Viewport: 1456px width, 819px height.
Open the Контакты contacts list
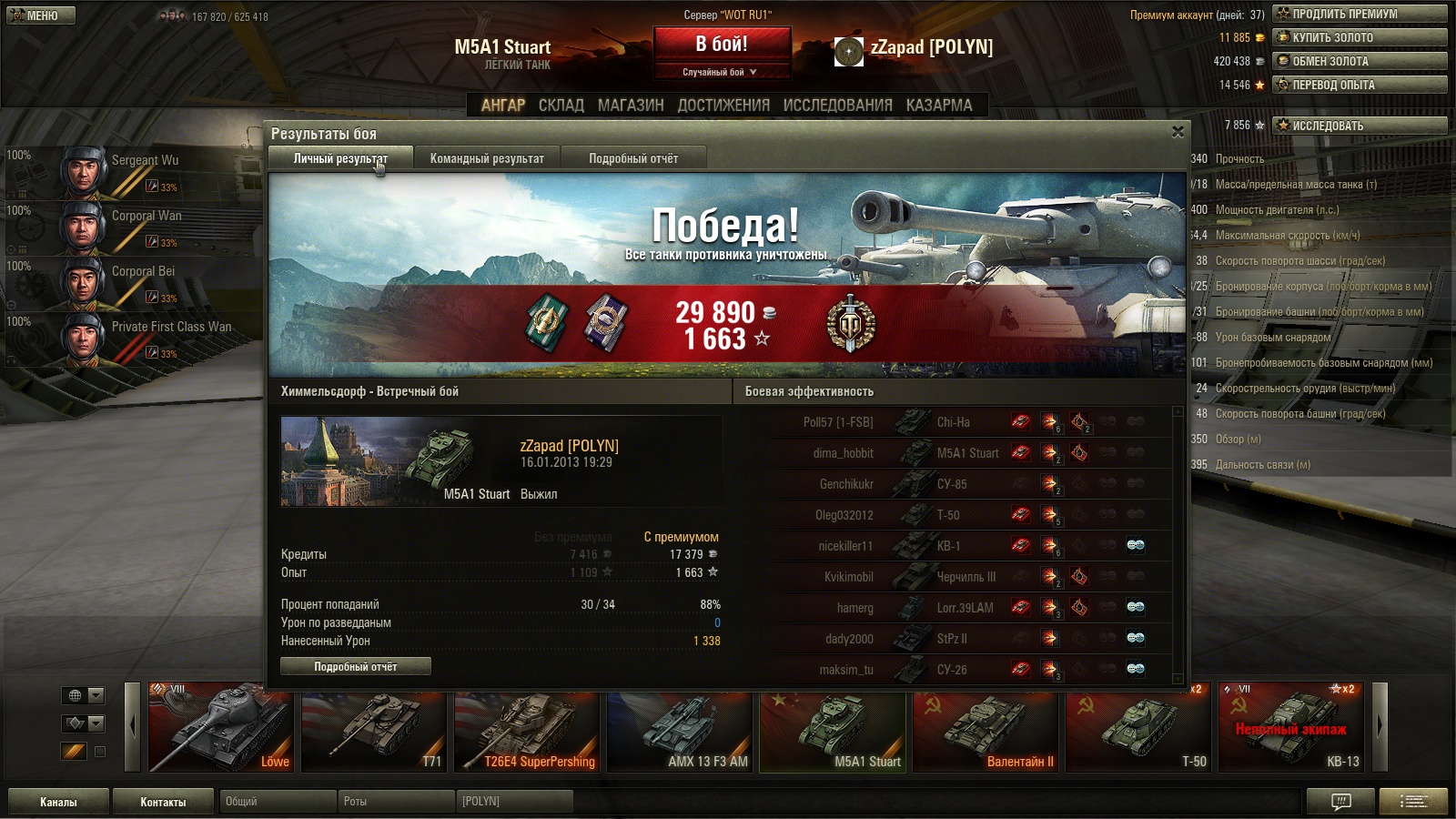tap(163, 802)
